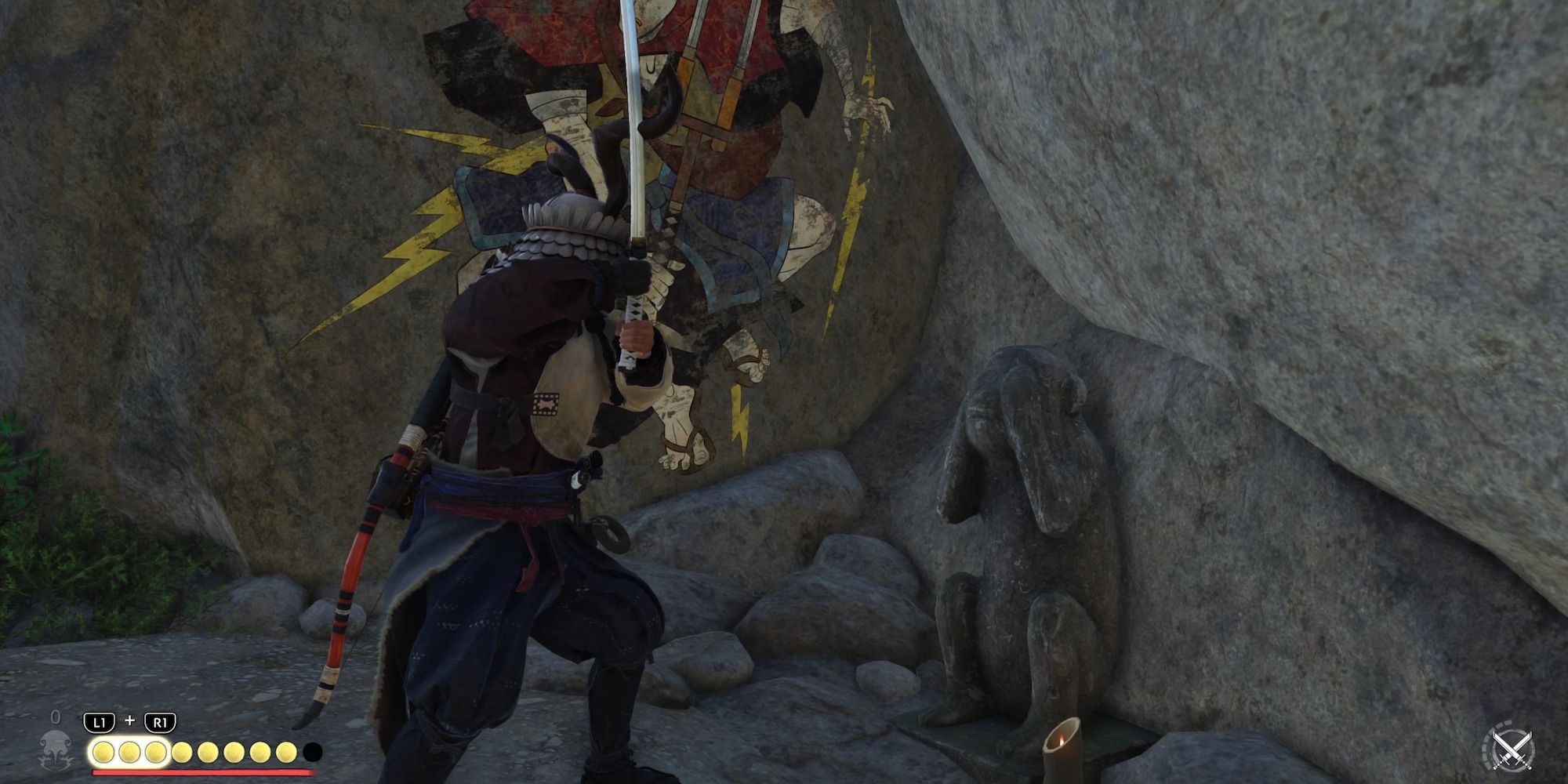Toggle the last filled resolve orb
This screenshot has height=784, width=1568.
click(285, 752)
